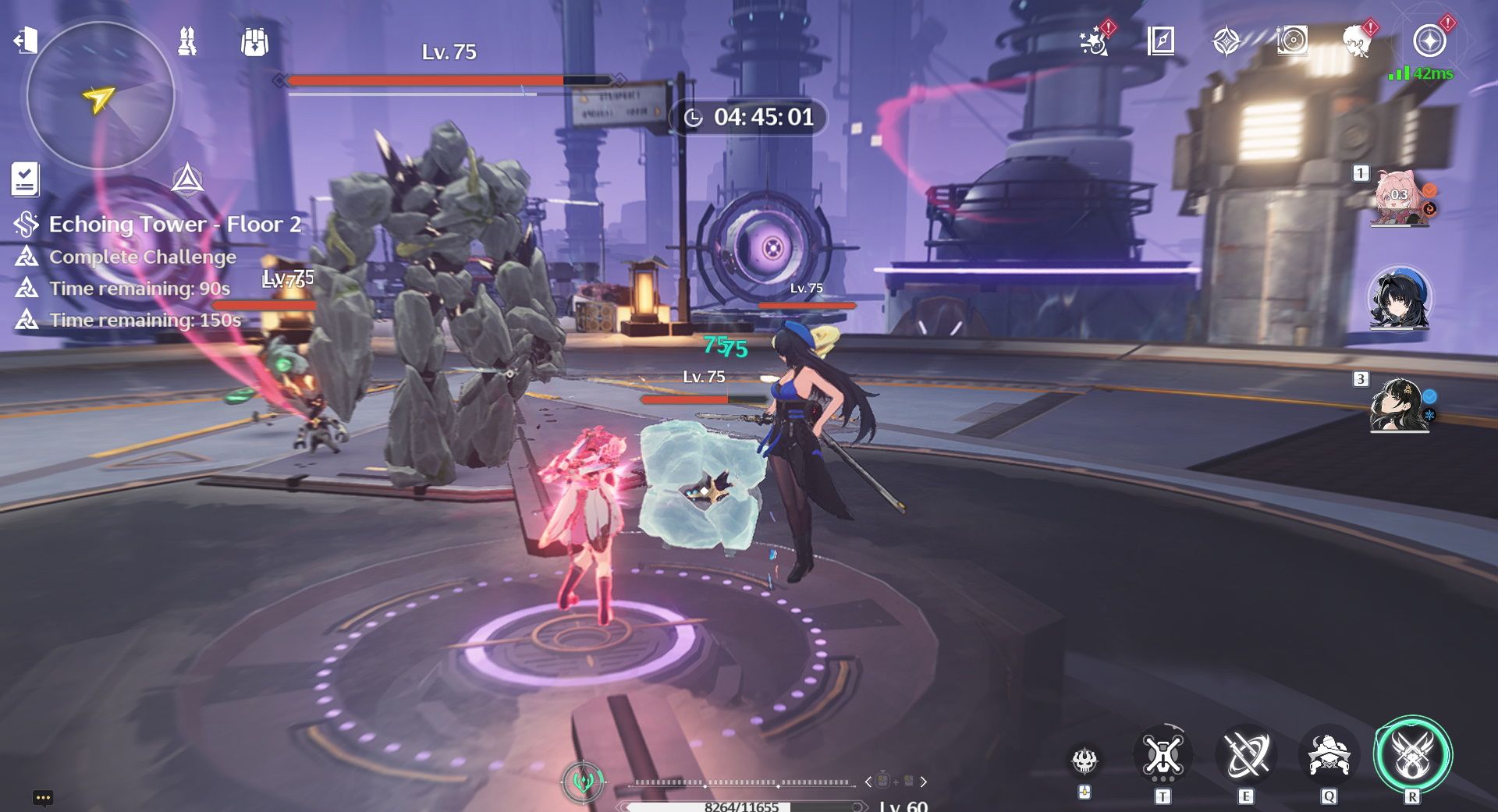Open the round compass terminal menu
This screenshot has width=1498, height=812.
[1429, 41]
